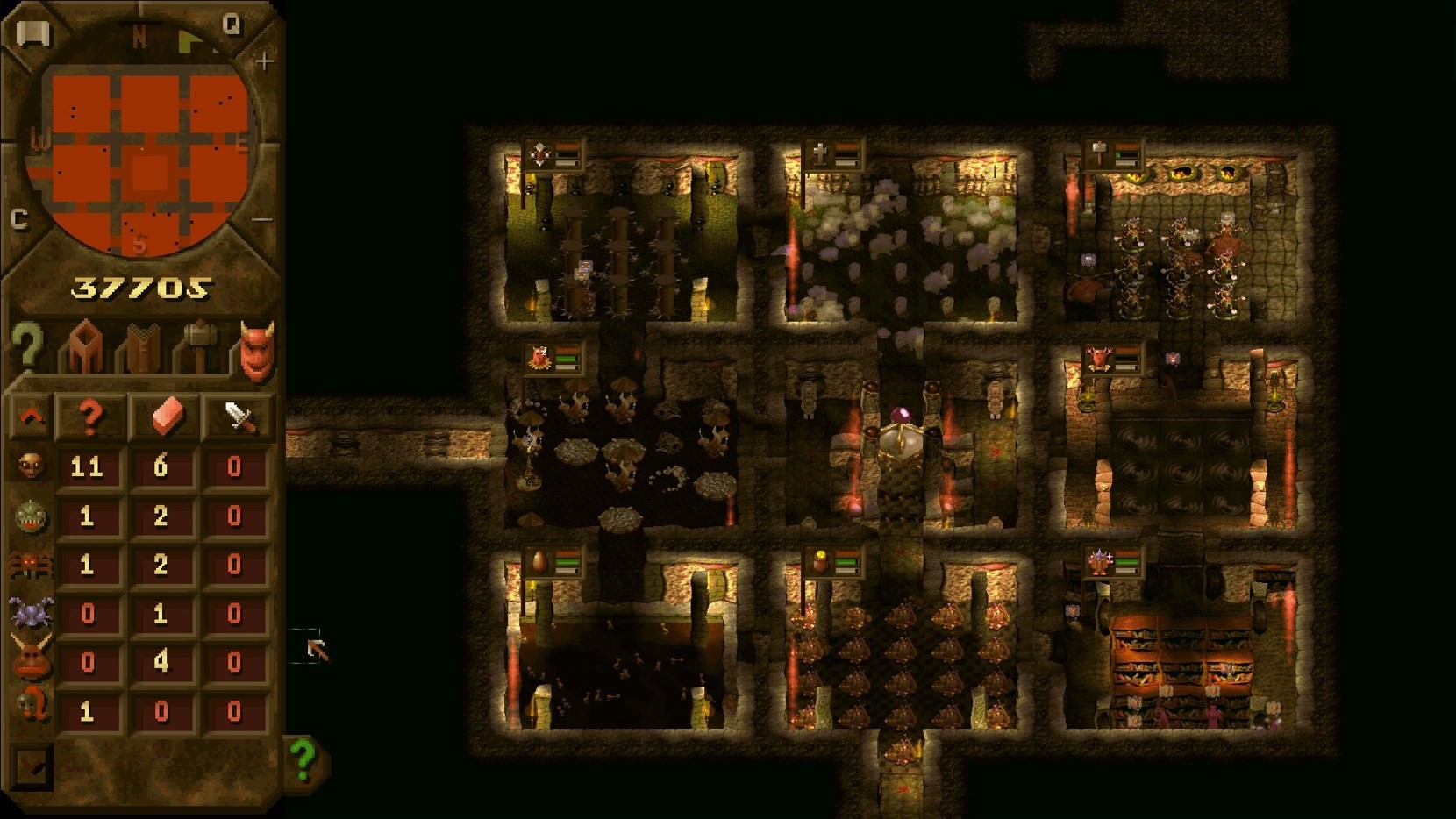The height and width of the screenshot is (819, 1456).
Task: Click the green question mark help button
Action: click(303, 758)
